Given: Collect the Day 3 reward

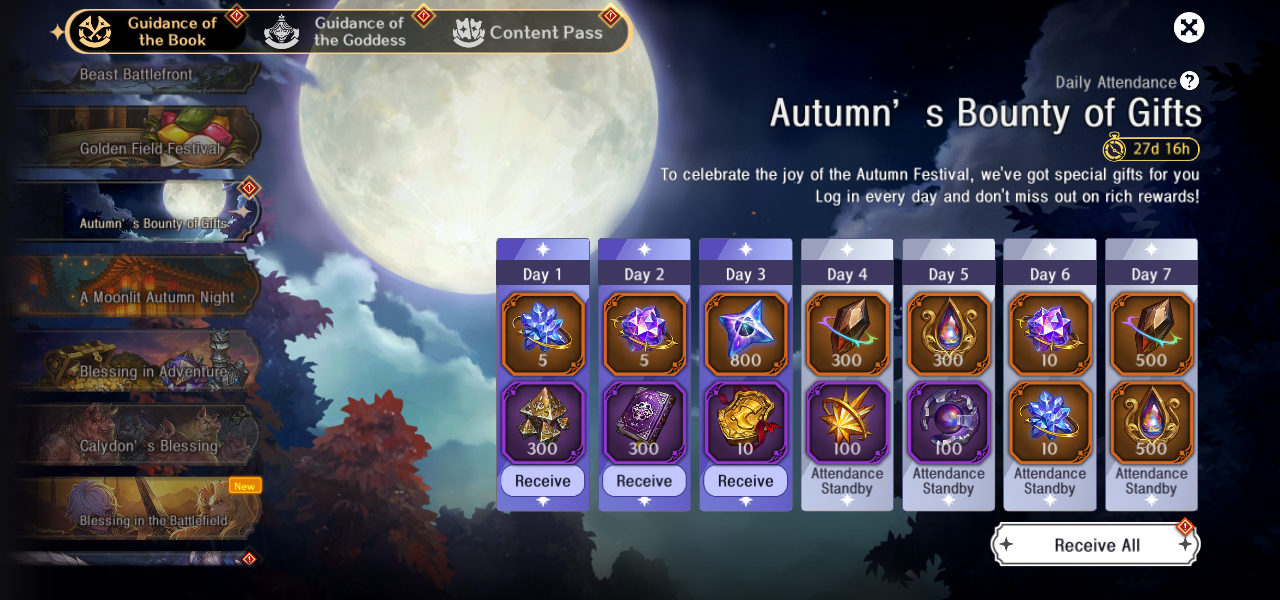Looking at the screenshot, I should click(745, 481).
